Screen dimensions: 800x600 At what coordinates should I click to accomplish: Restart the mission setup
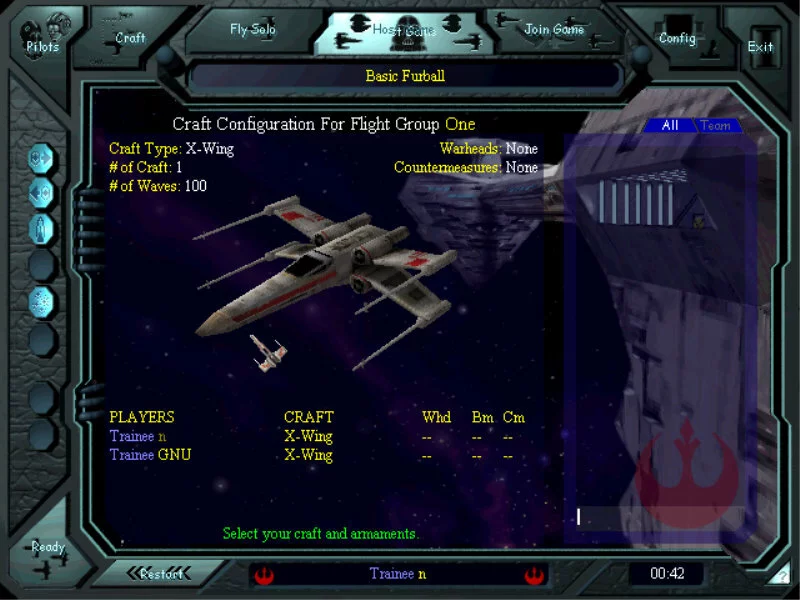point(161,574)
